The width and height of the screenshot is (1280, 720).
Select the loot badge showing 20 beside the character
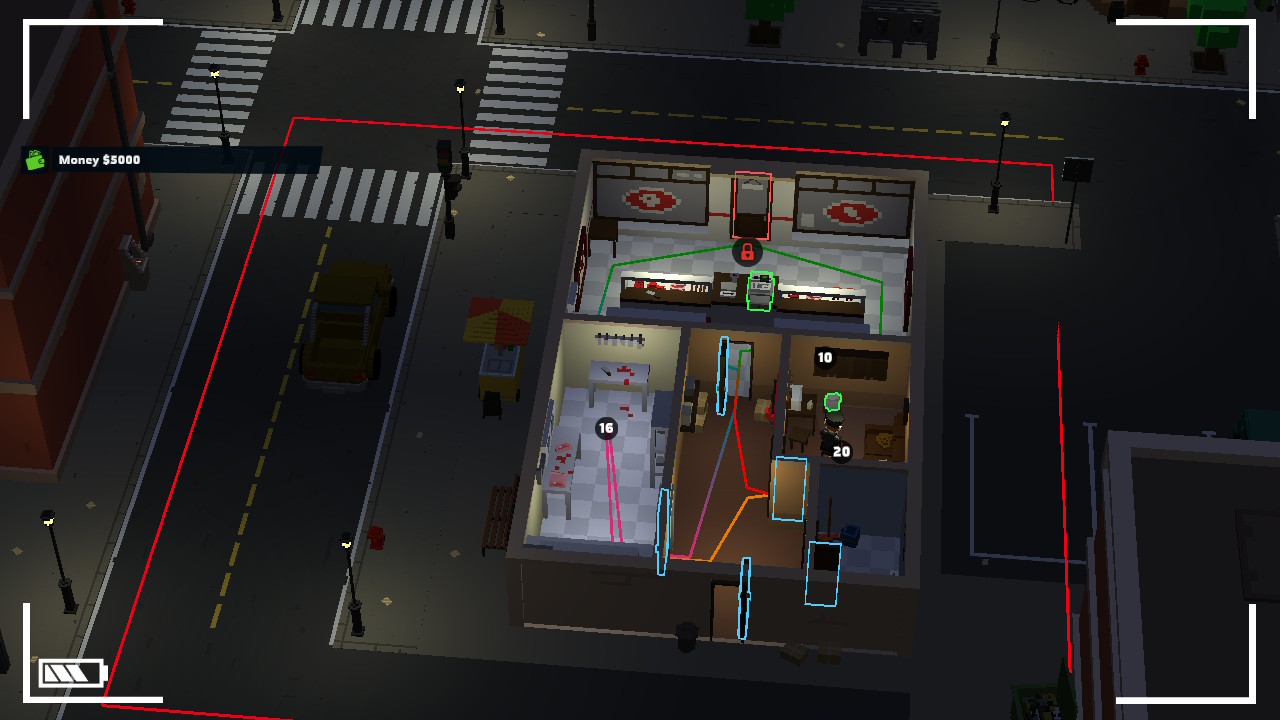pos(839,452)
